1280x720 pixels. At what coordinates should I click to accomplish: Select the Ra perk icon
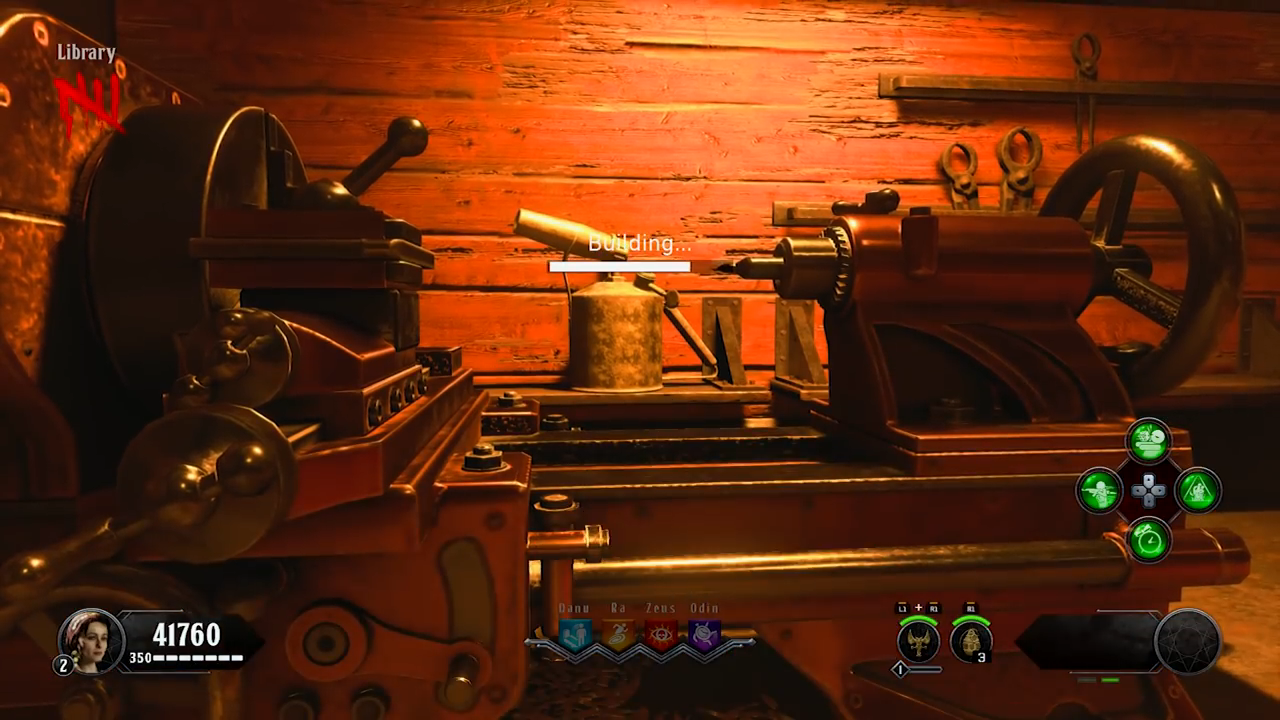coord(618,635)
